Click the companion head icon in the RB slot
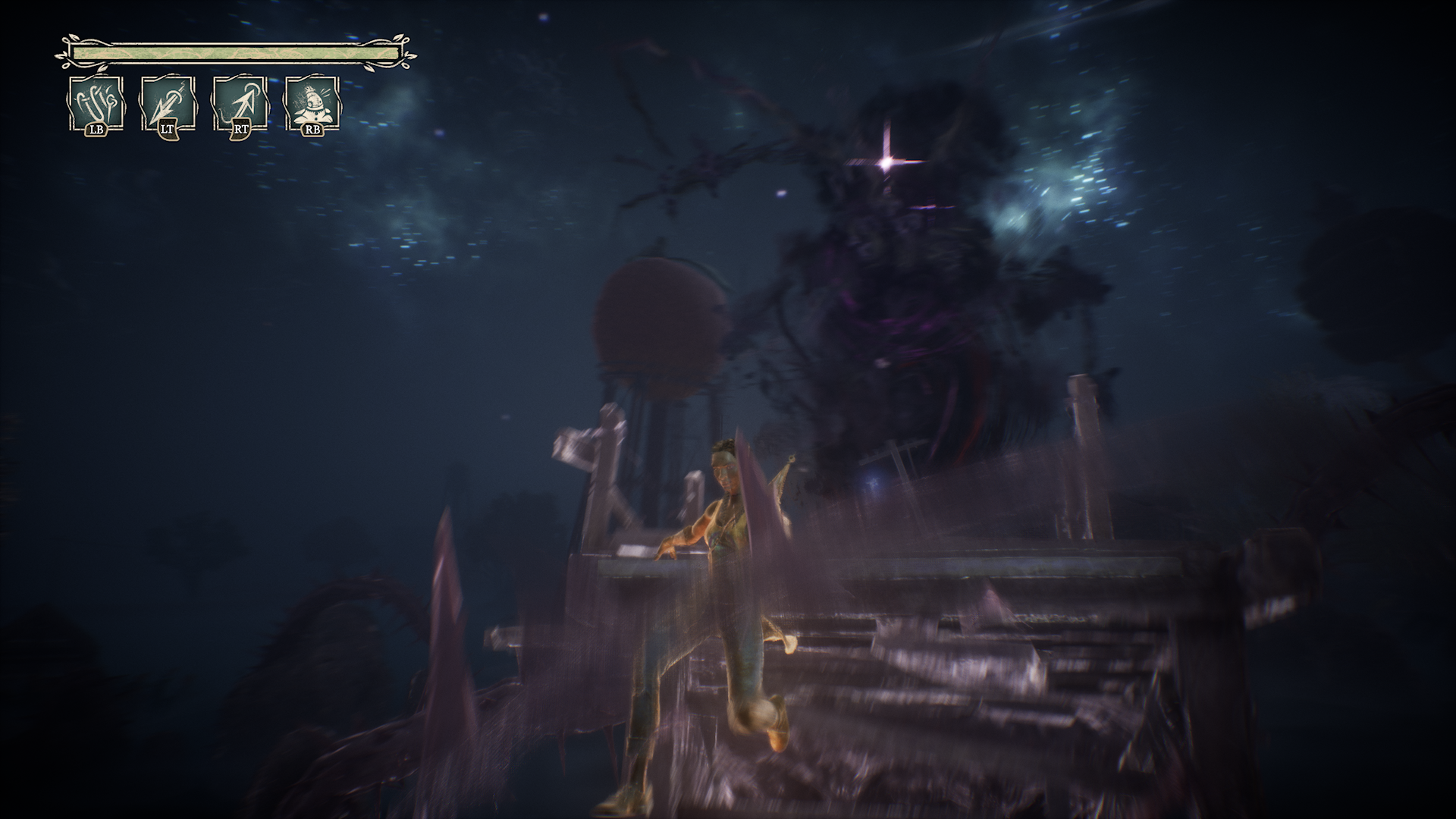Viewport: 1456px width, 819px height. pyautogui.click(x=312, y=102)
